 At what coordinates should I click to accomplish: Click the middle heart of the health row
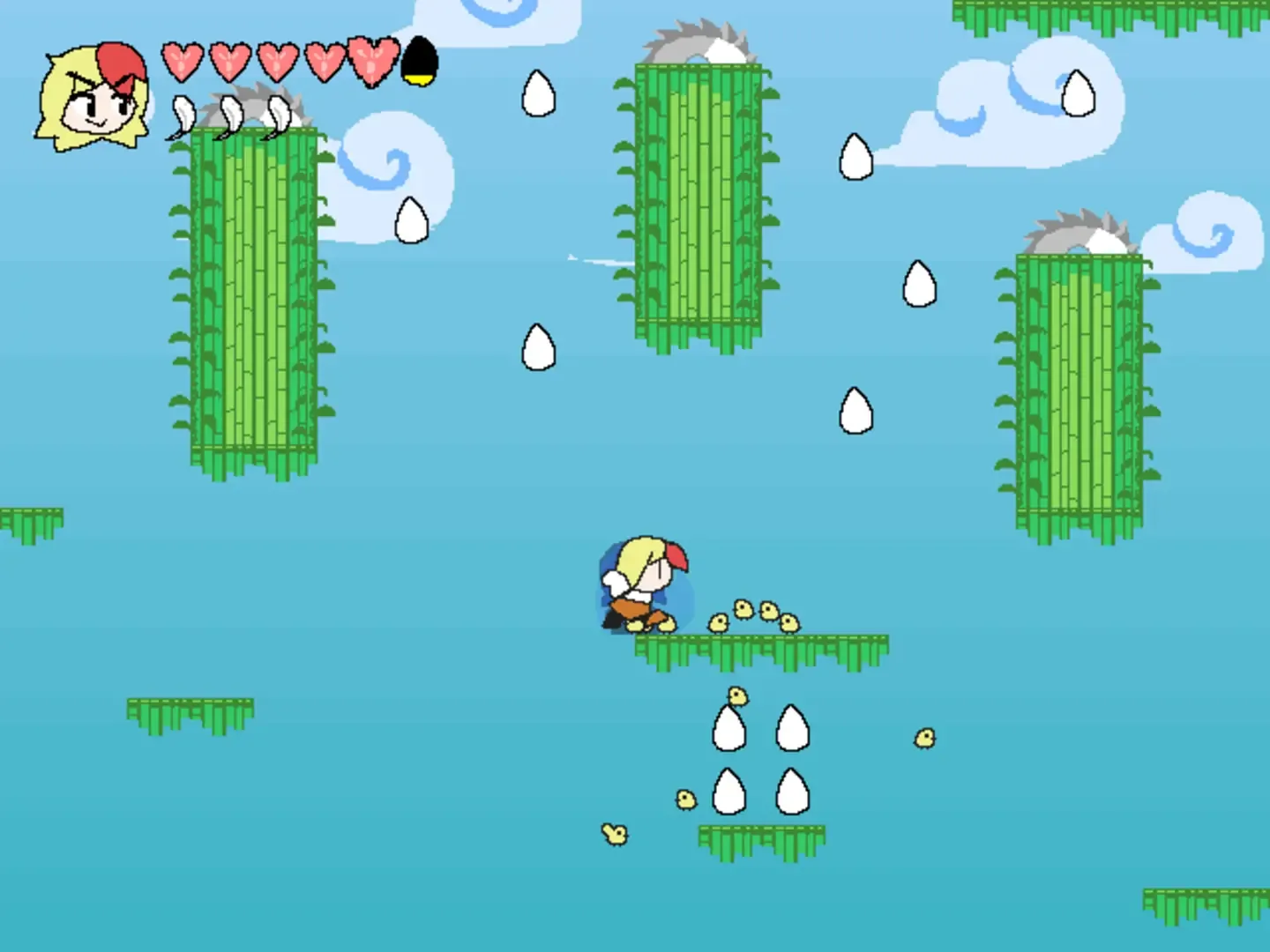point(276,62)
